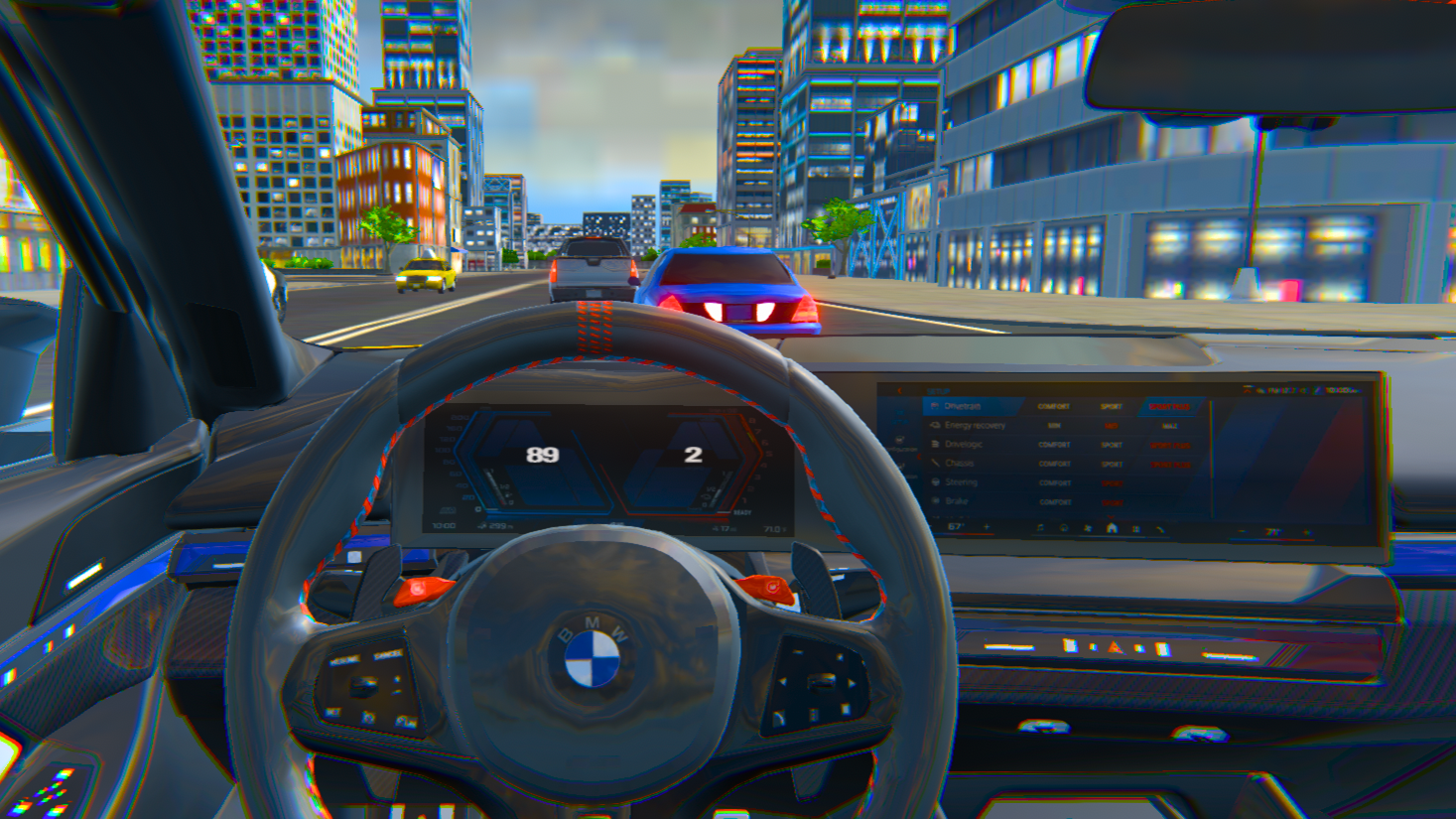Click the Drivetrain gamepad icon in Setup list
1456x819 pixels.
tap(936, 407)
